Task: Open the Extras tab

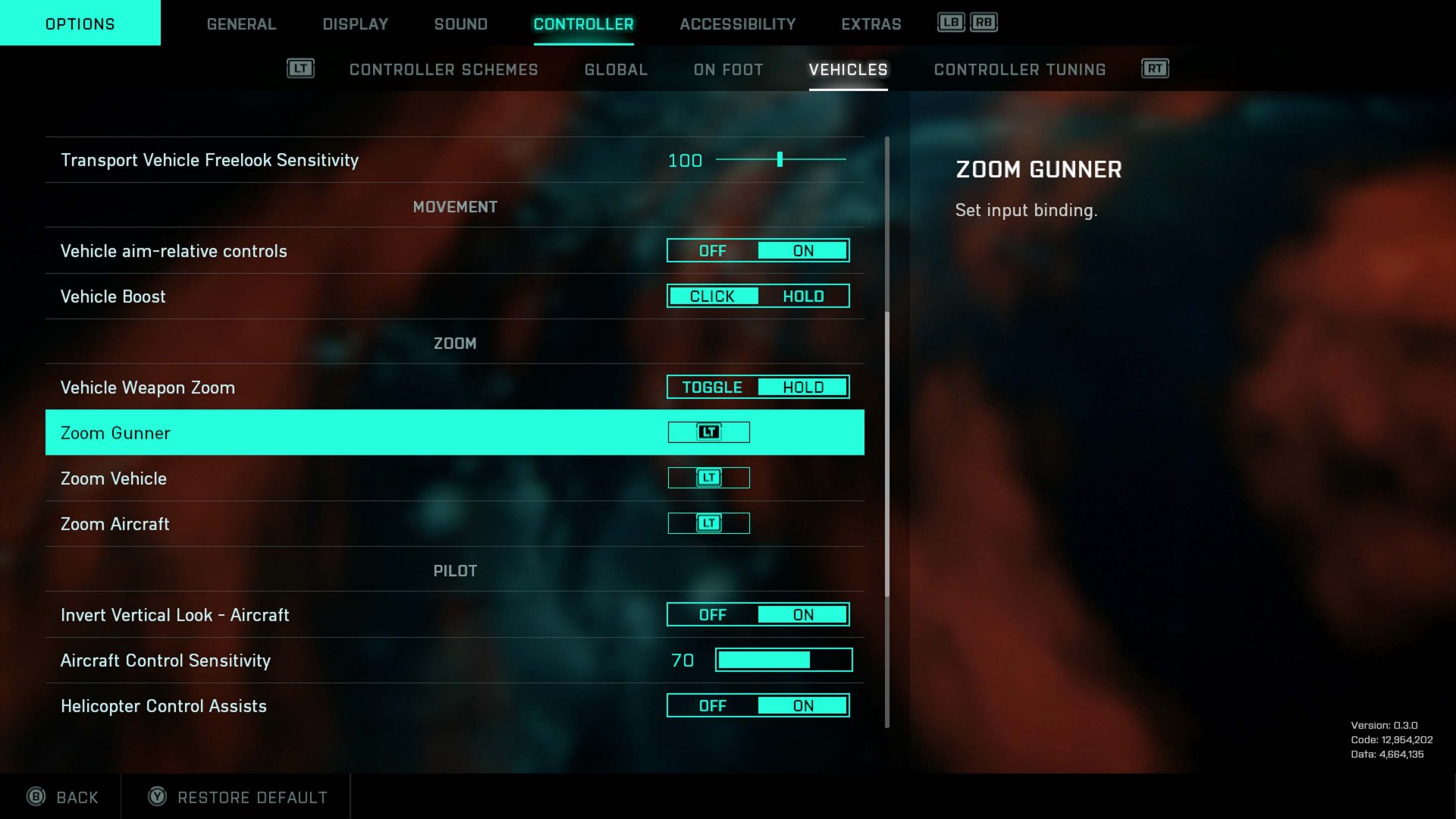Action: pyautogui.click(x=871, y=24)
